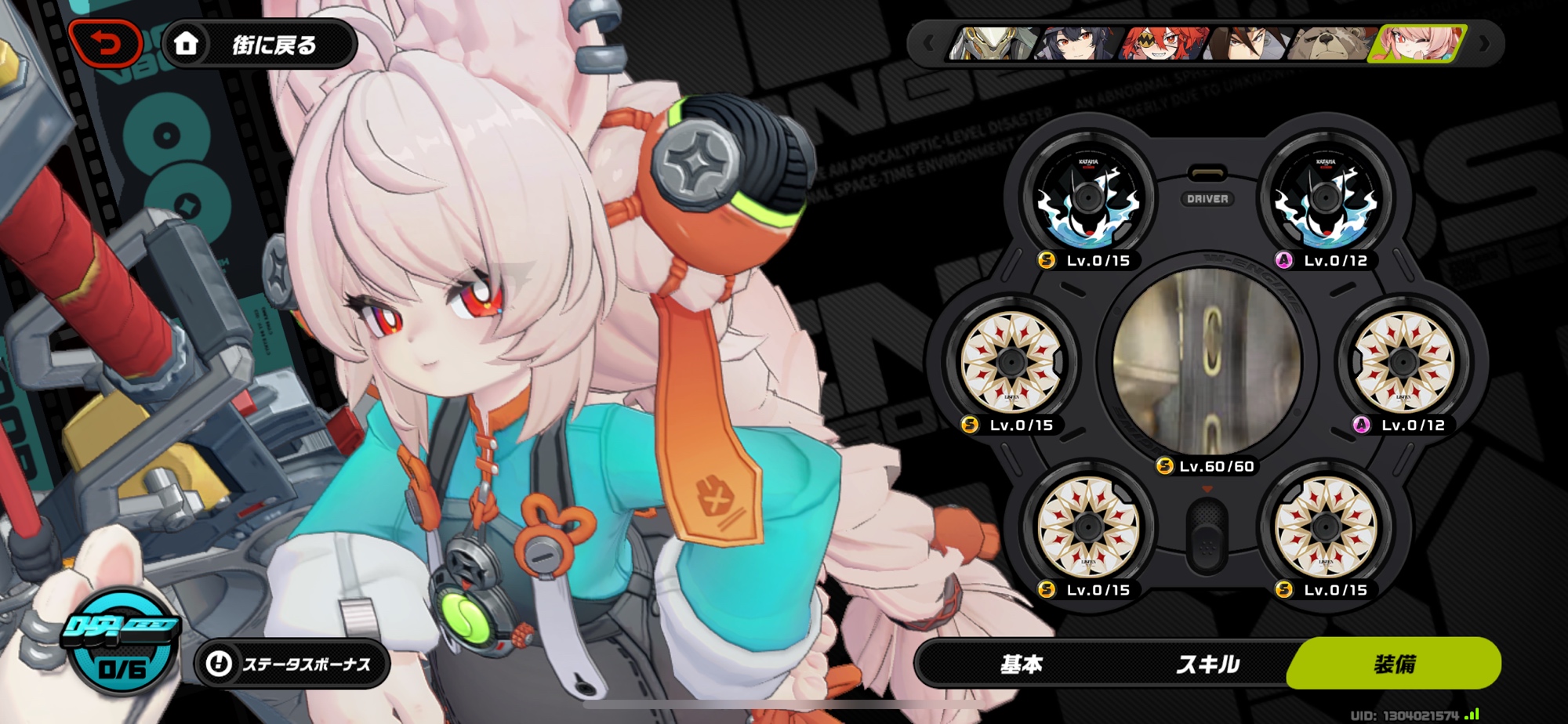Choose the black-haired girl character portrait

tap(1076, 44)
